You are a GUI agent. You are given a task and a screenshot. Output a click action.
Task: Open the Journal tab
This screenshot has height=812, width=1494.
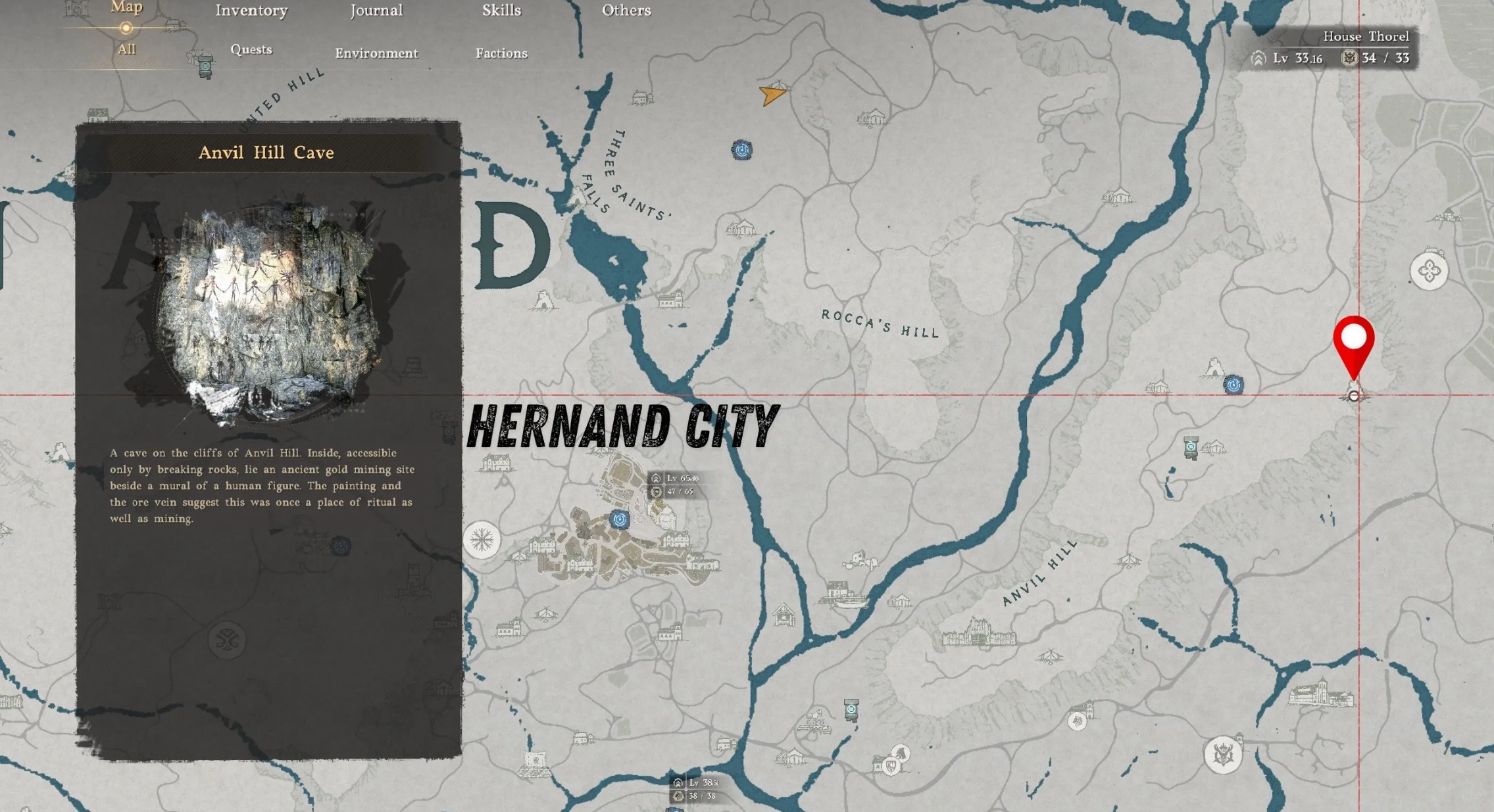tap(376, 11)
